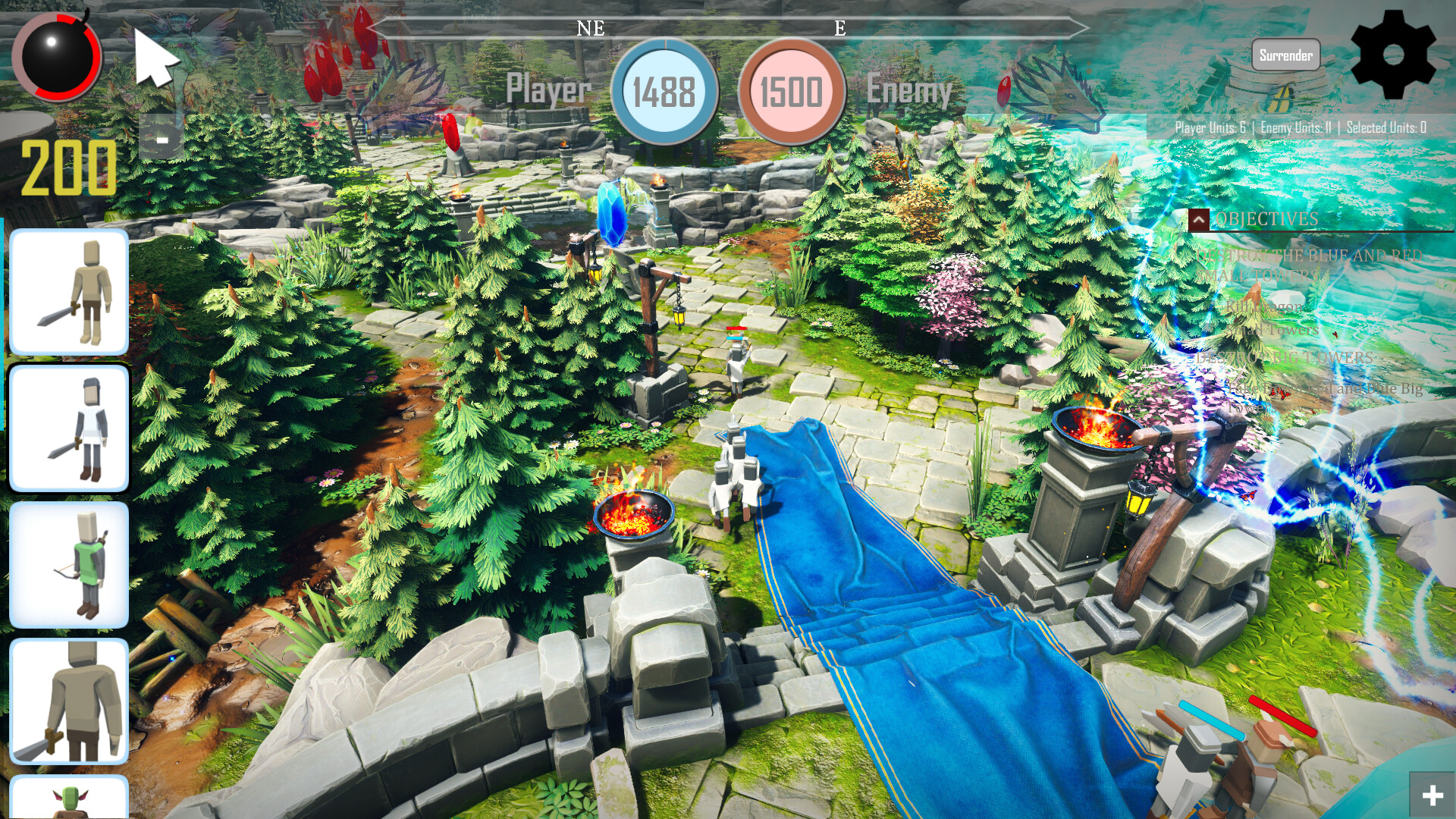Collapse the Objectives panel
The image size is (1456, 819).
pyautogui.click(x=1199, y=219)
